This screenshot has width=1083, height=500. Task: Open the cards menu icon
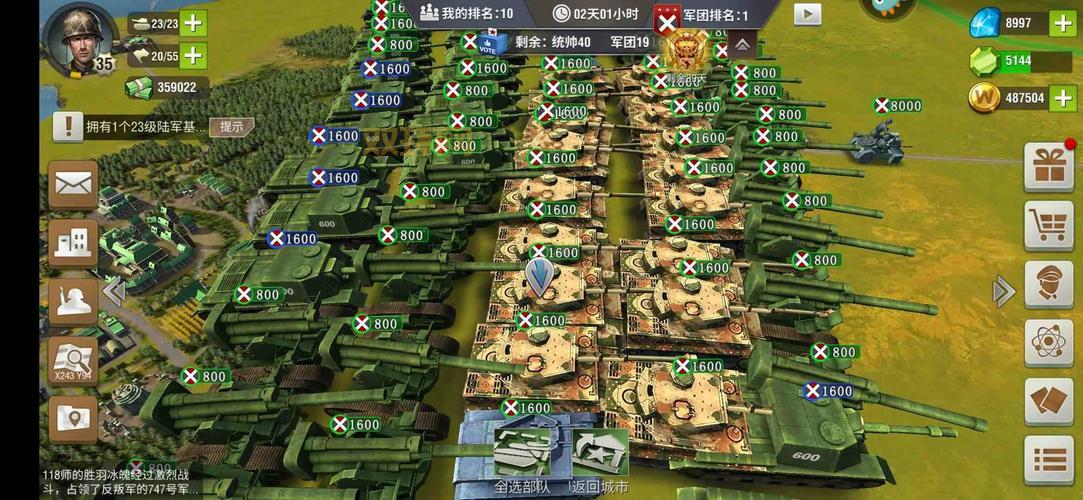click(x=1048, y=402)
